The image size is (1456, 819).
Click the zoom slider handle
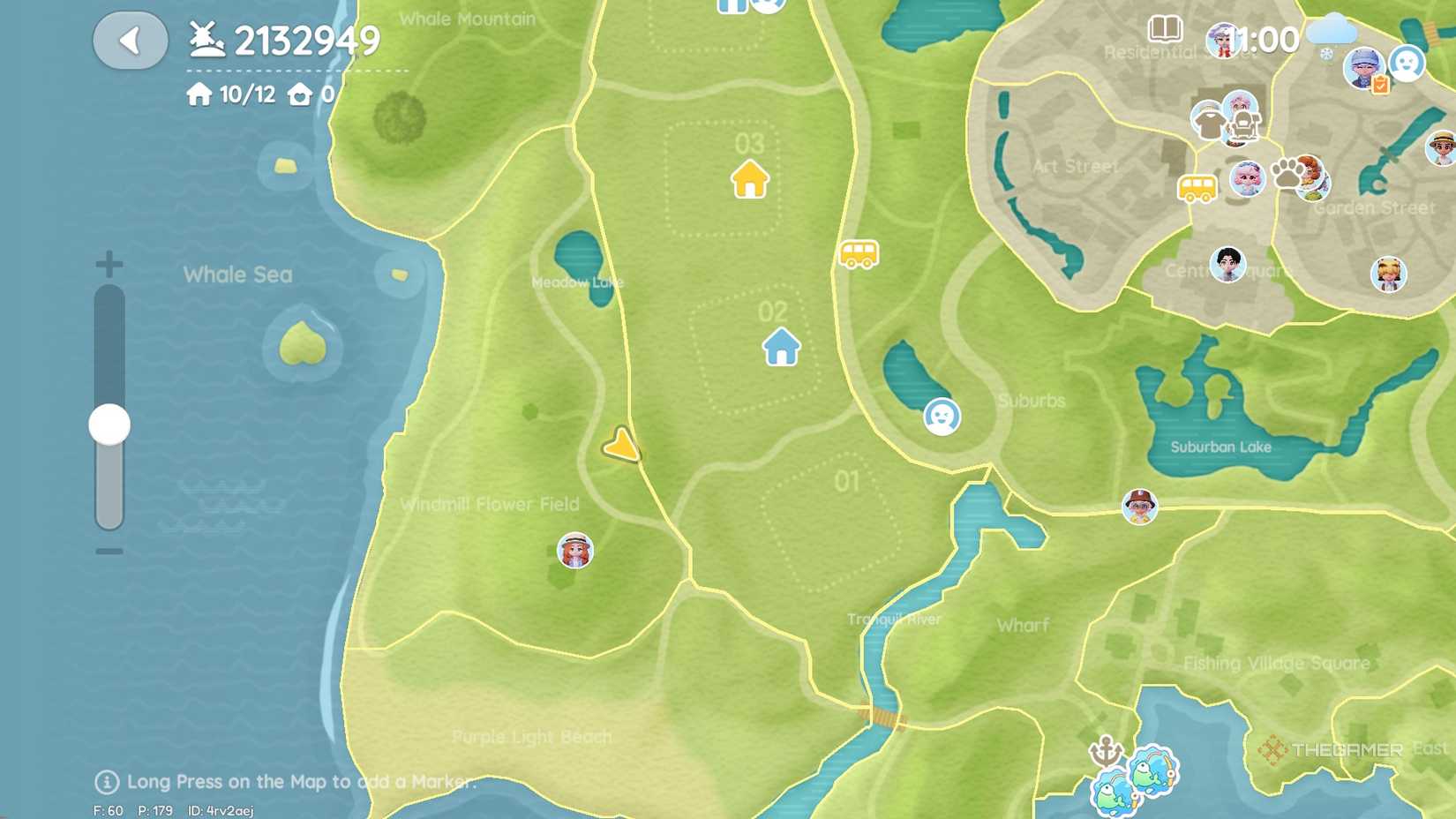click(108, 424)
